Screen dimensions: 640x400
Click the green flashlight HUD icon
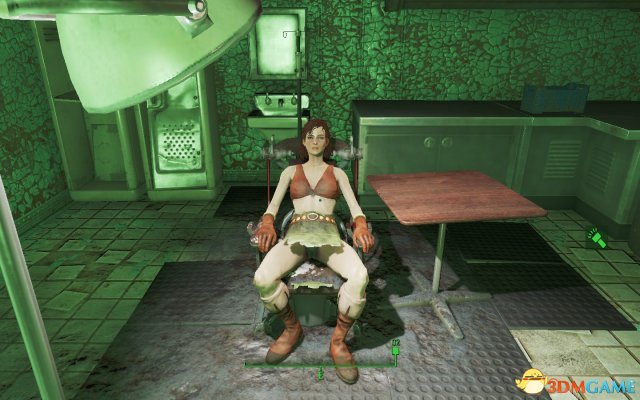(x=599, y=240)
